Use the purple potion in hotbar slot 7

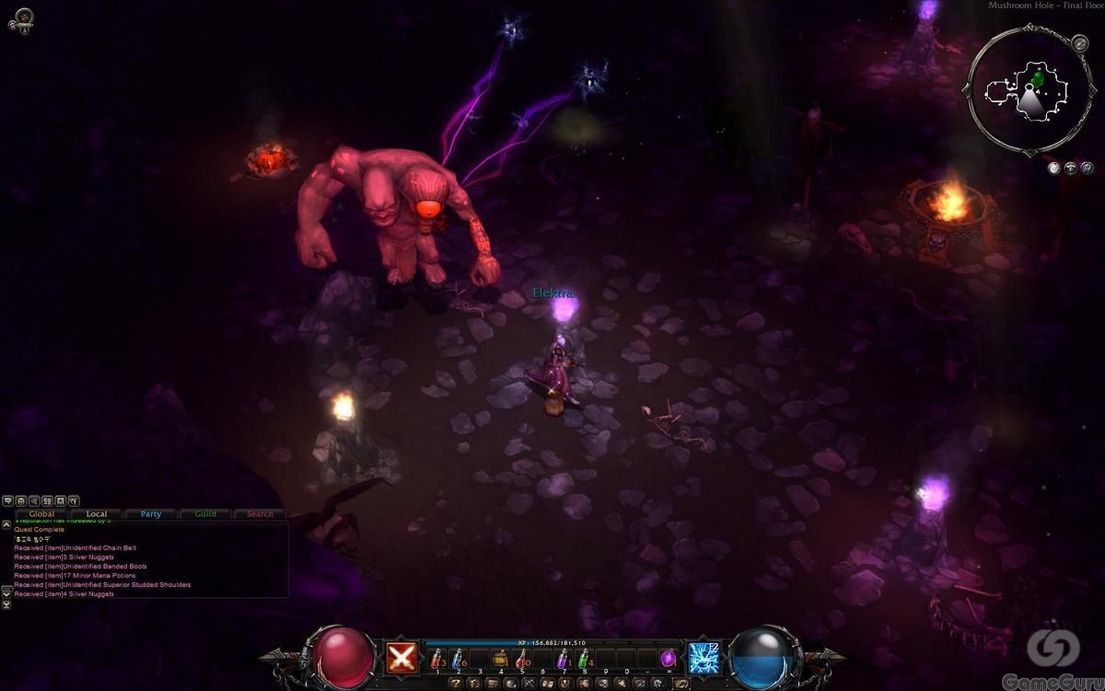click(562, 660)
